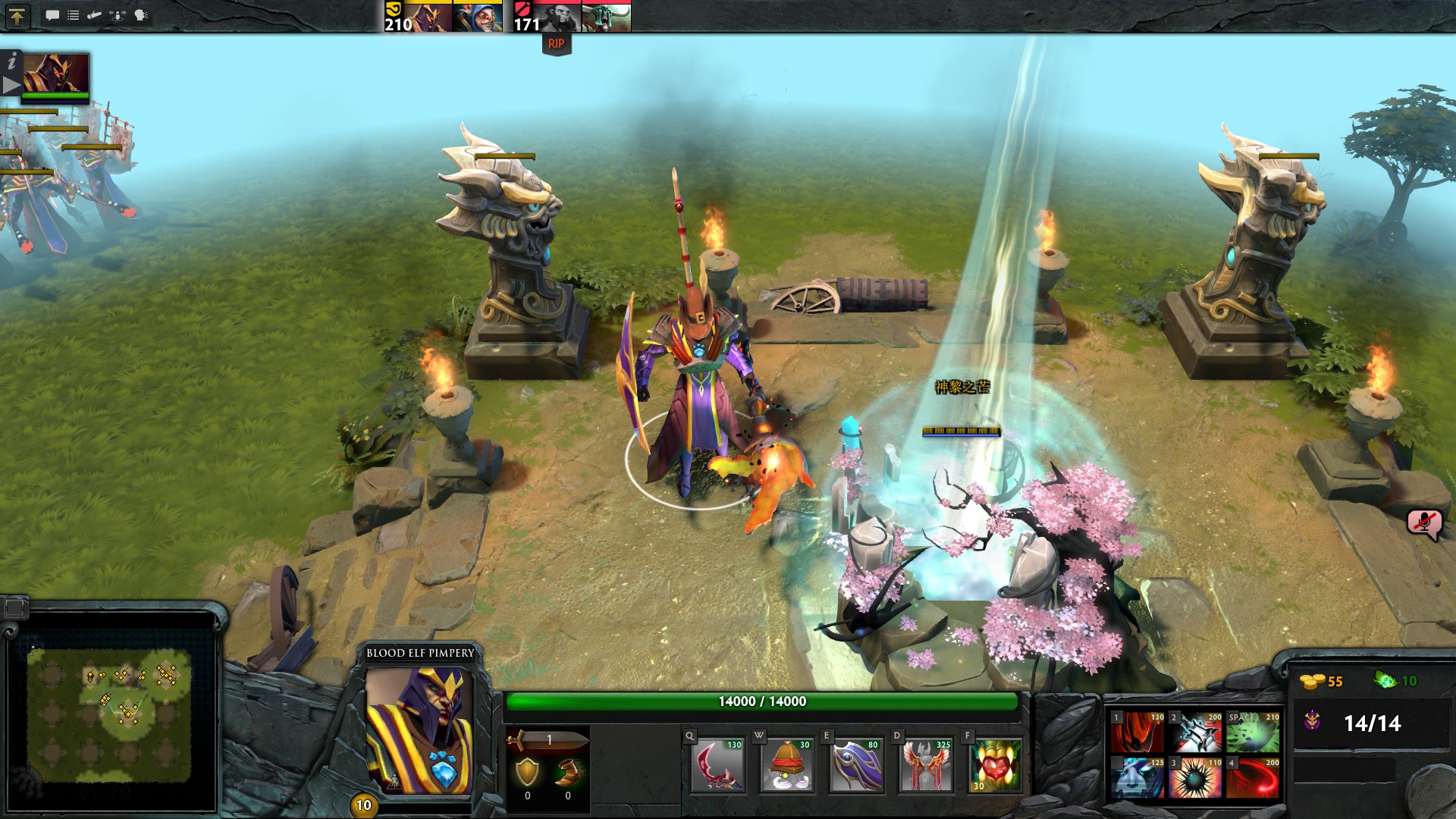Select the Blood Elf Pimpery hero portrait
The image size is (1456, 819).
coord(419,730)
